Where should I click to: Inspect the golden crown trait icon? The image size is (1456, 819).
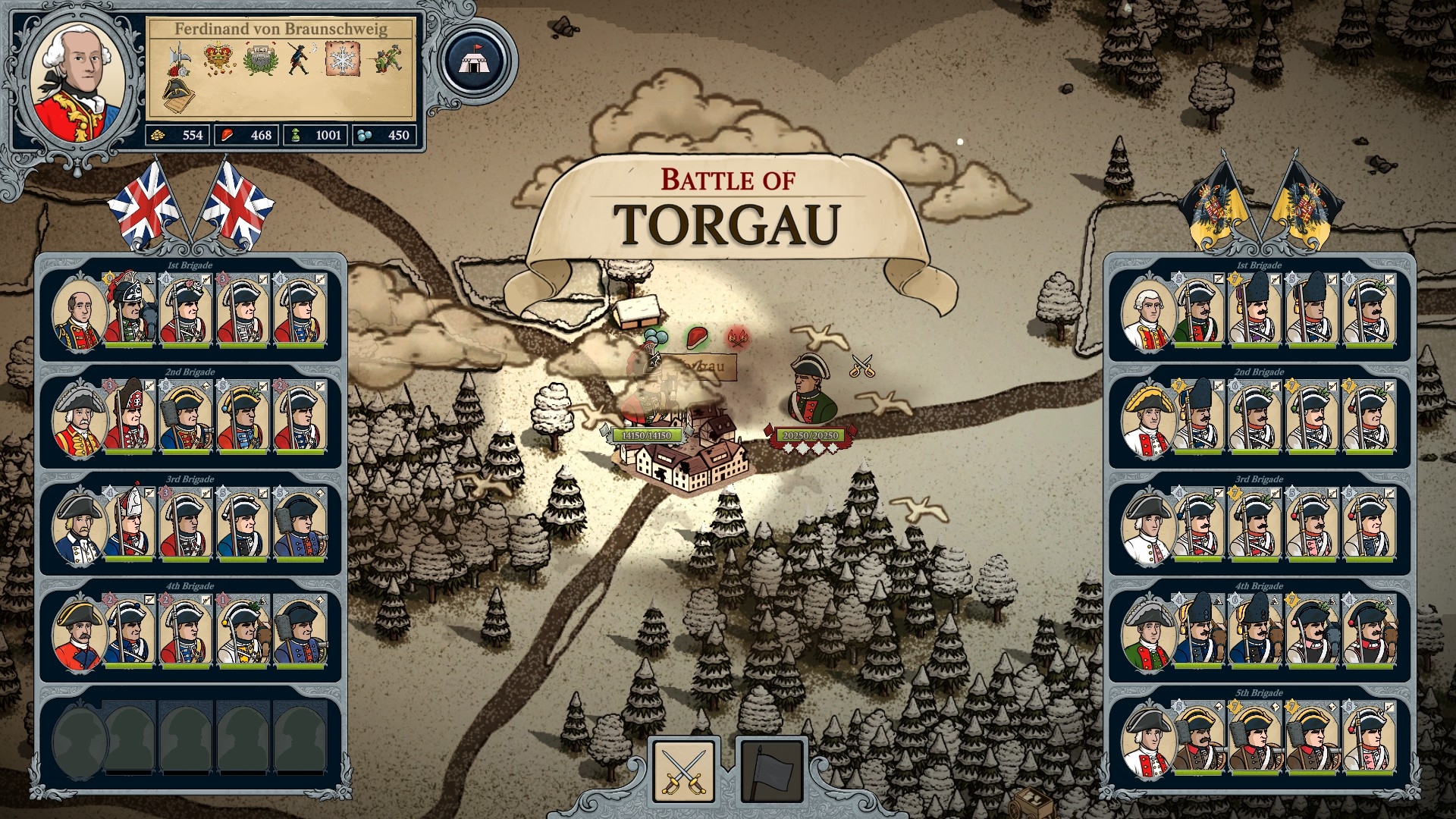(218, 59)
